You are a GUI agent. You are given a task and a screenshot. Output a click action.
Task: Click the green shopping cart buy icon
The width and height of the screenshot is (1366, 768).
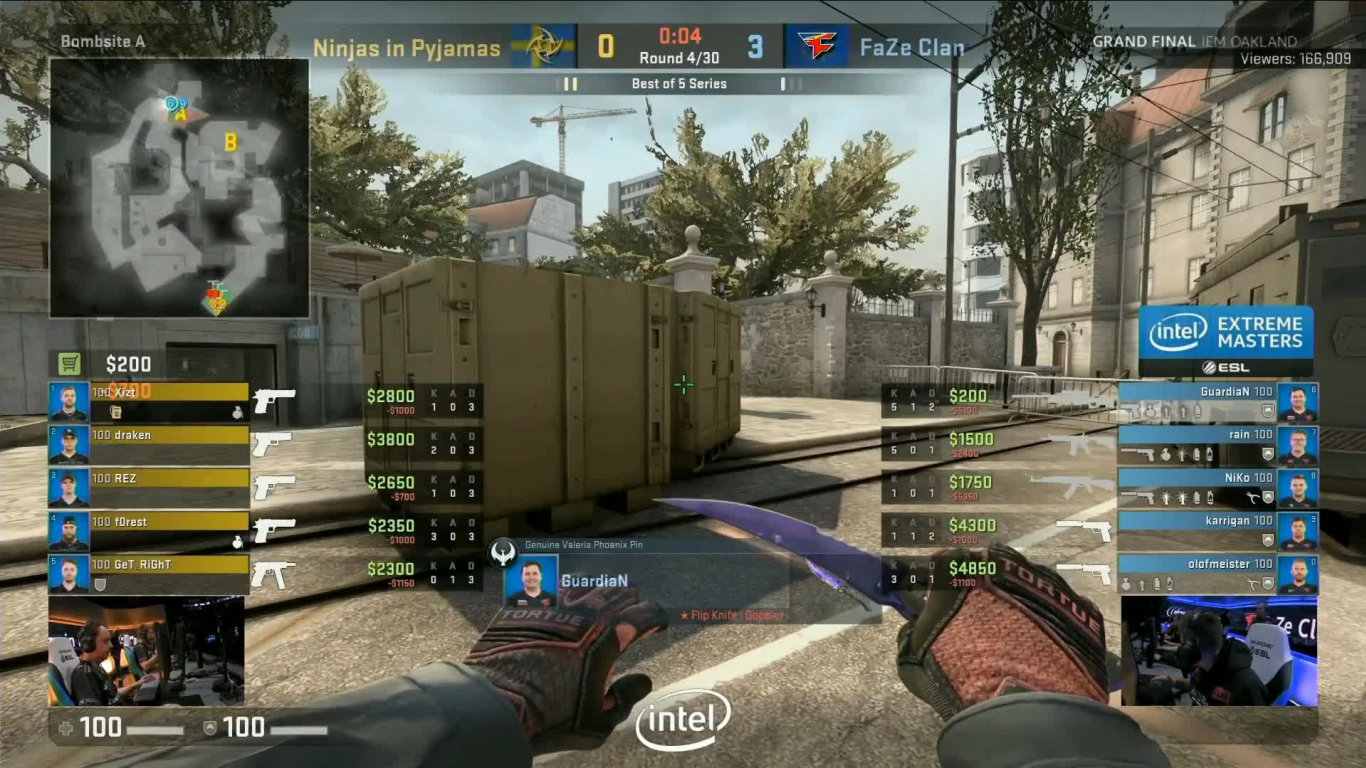[68, 363]
